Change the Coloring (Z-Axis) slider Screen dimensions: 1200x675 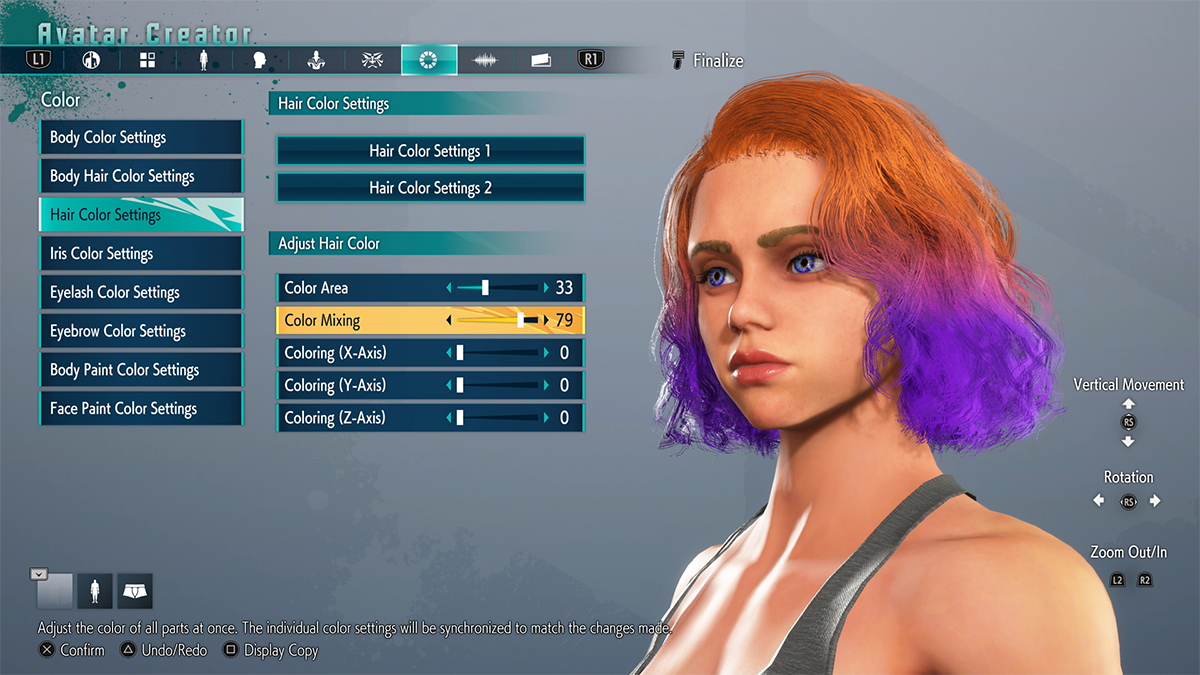coord(497,418)
